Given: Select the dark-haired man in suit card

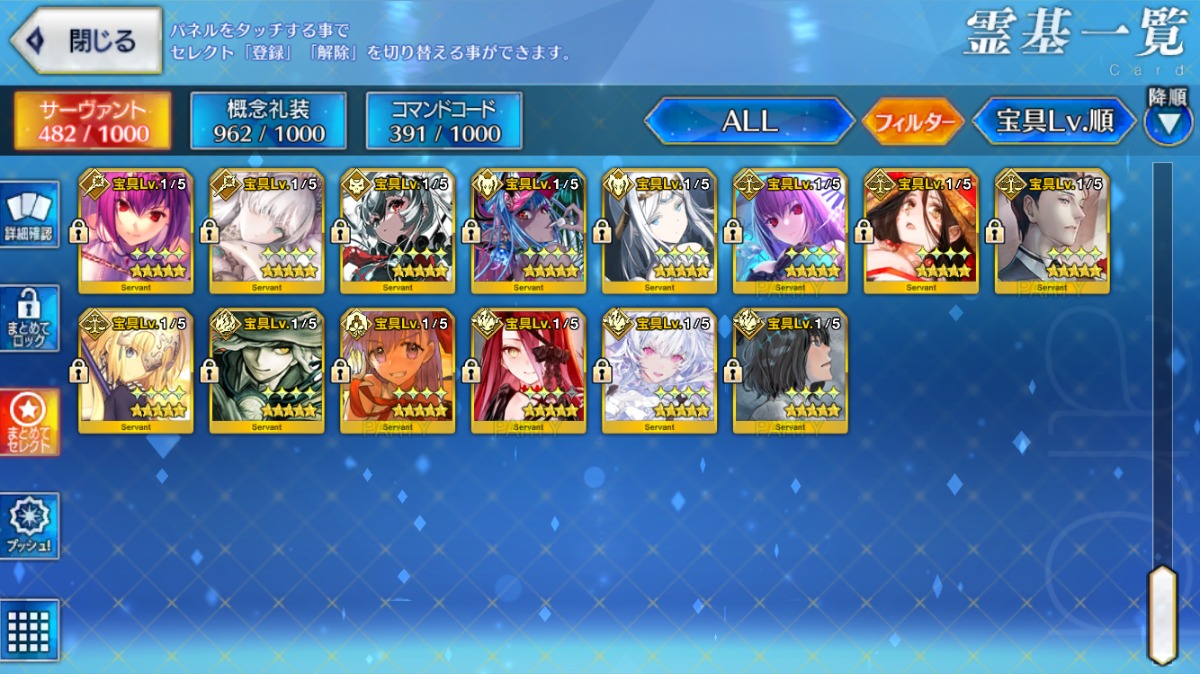Looking at the screenshot, I should tap(1052, 231).
